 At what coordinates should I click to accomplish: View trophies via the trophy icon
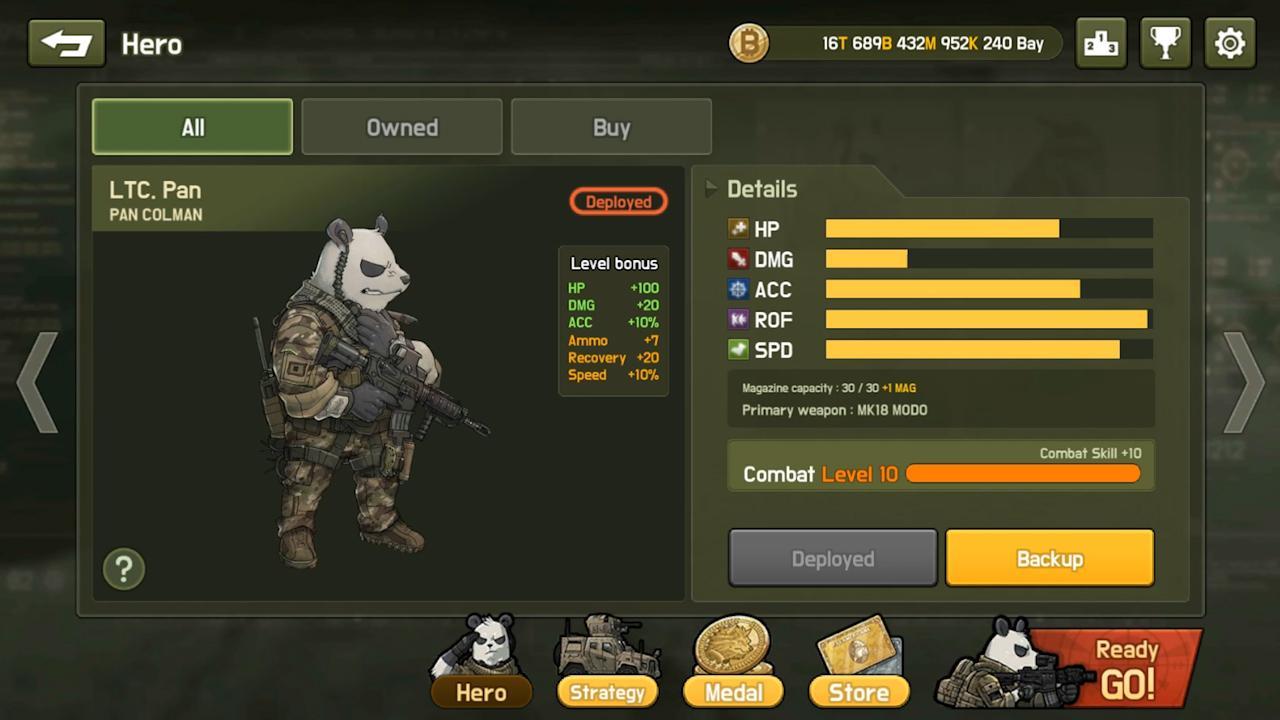tap(1165, 43)
